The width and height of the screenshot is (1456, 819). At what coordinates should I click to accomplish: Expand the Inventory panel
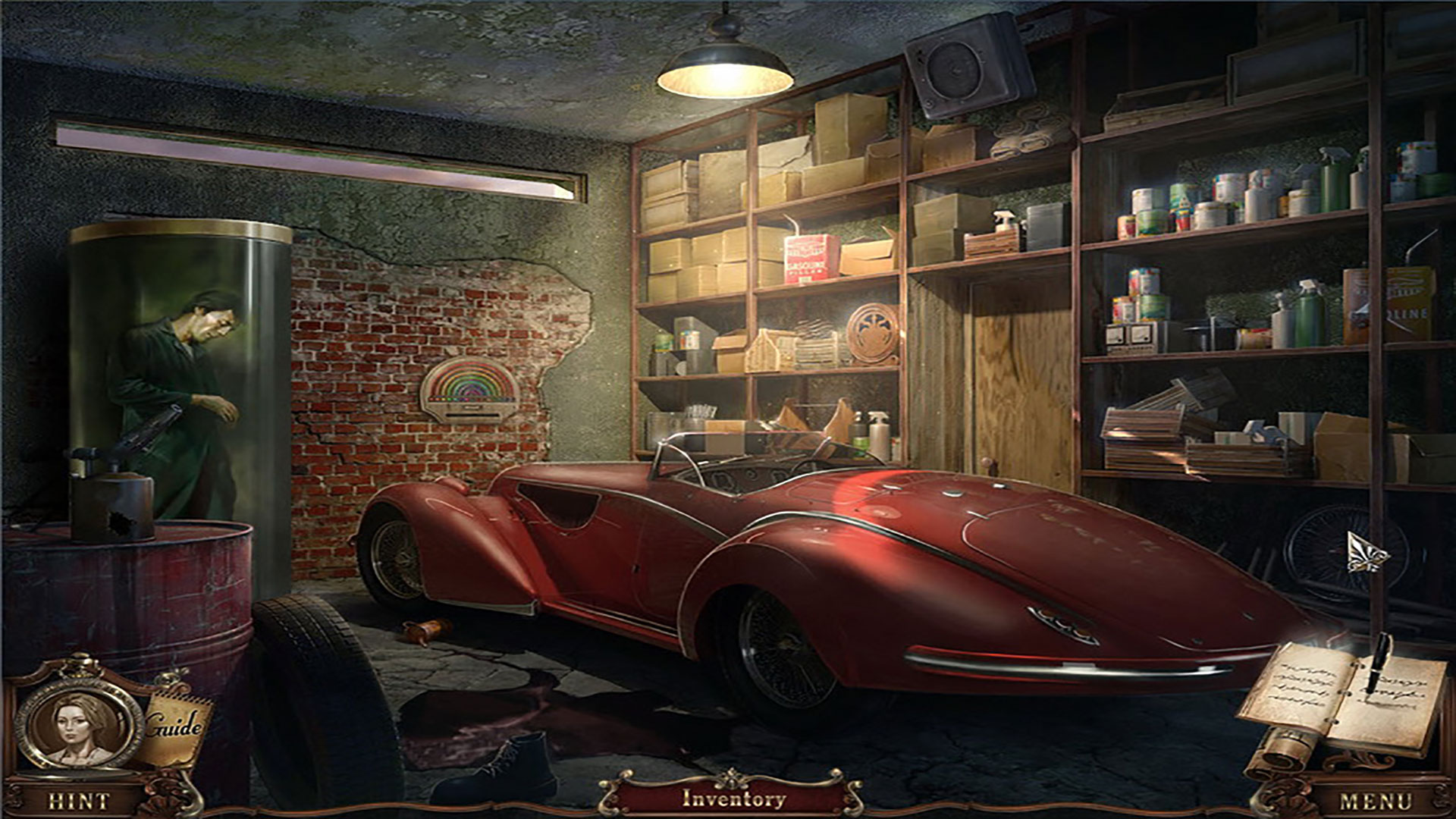point(733,798)
